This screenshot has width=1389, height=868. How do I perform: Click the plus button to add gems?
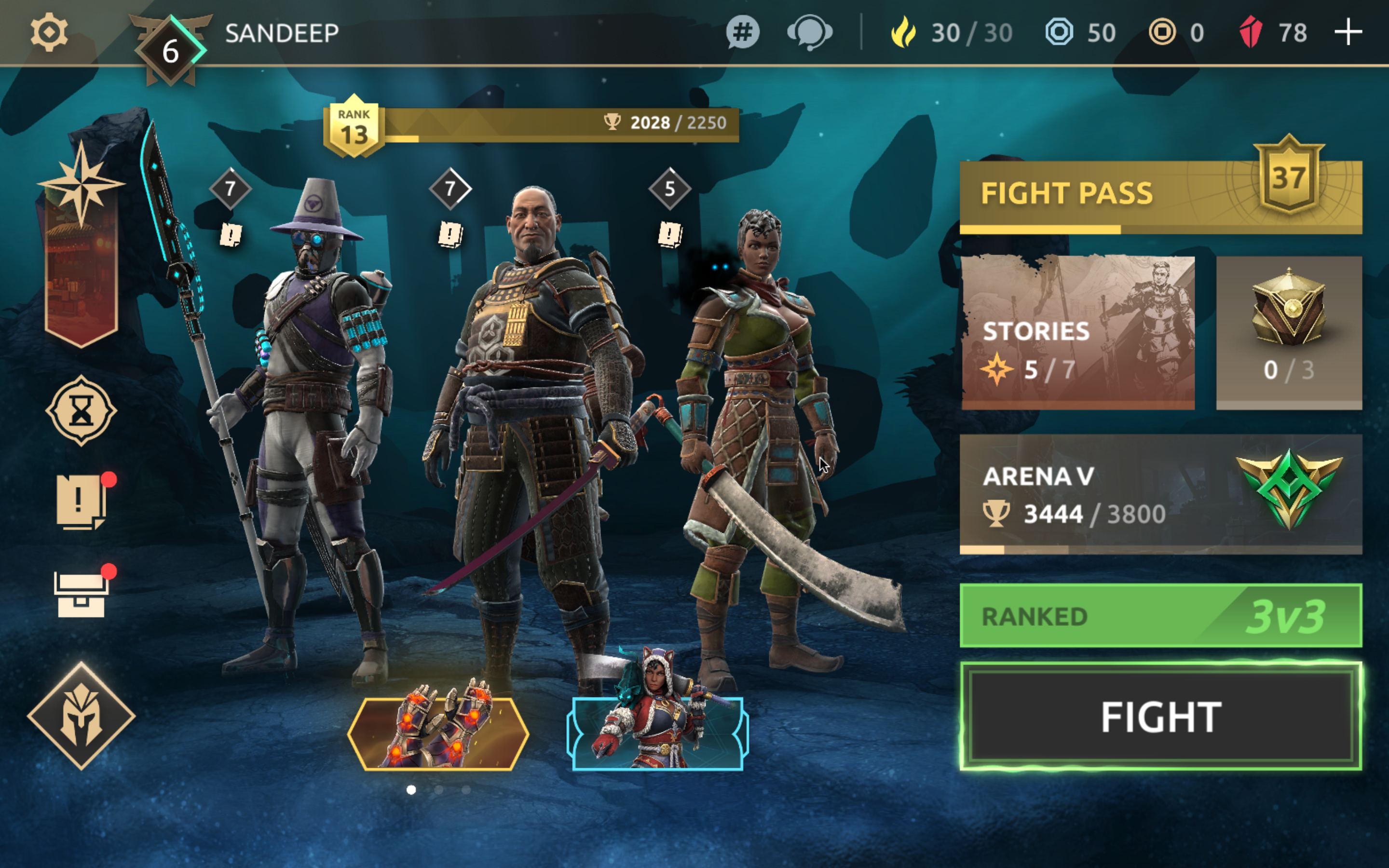click(x=1348, y=32)
